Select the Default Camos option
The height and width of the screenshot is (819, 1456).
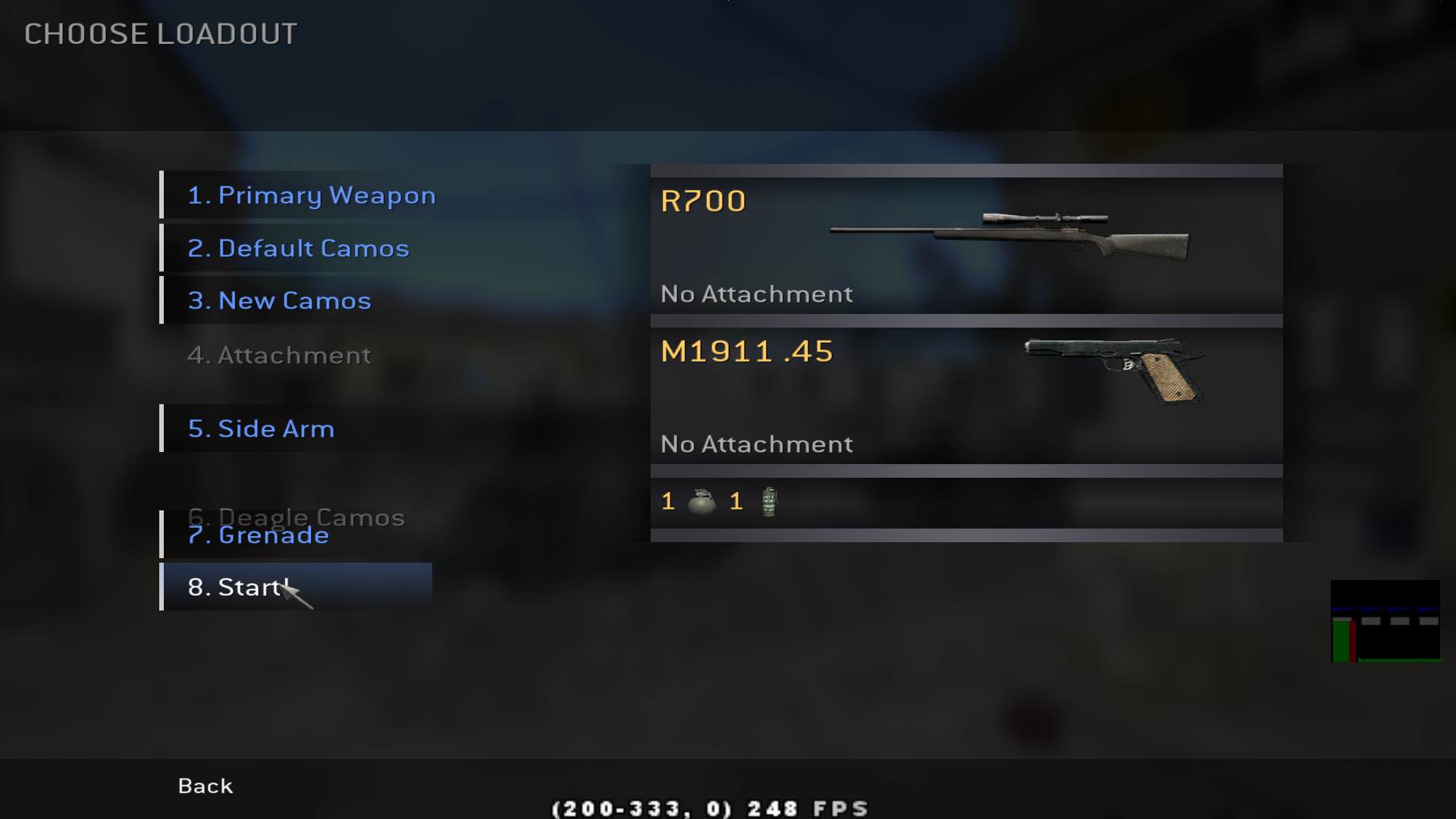coord(298,249)
